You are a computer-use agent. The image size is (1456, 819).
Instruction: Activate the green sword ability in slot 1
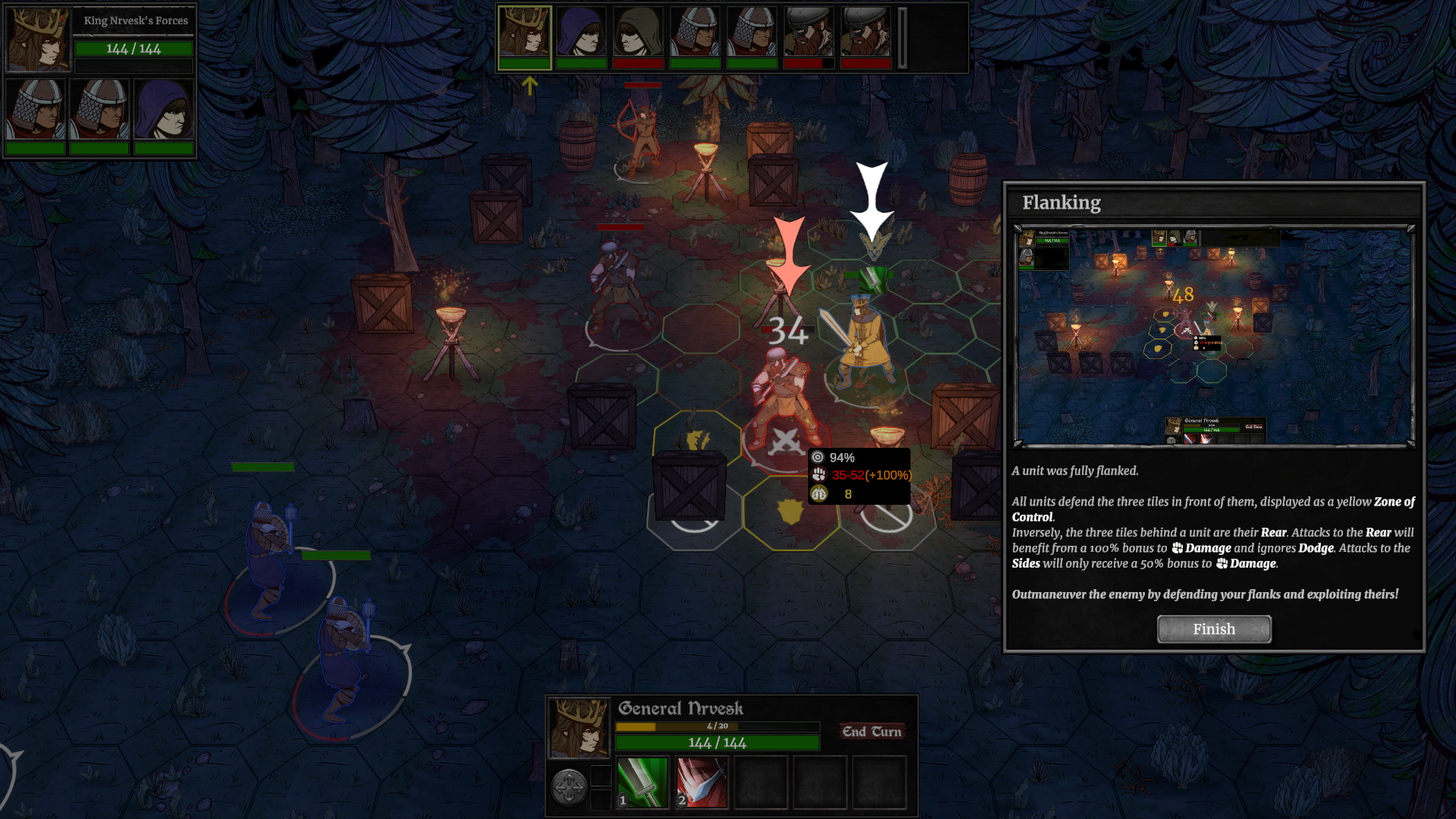(x=642, y=783)
